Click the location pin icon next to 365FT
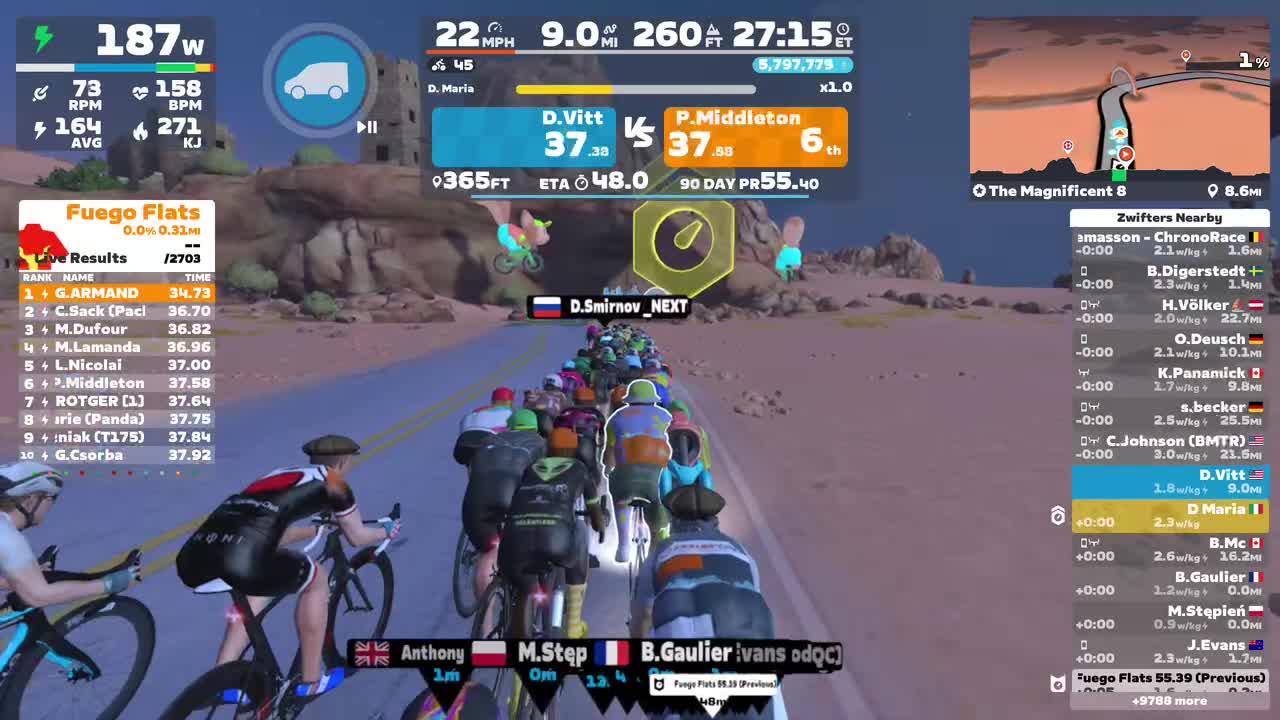The width and height of the screenshot is (1280, 720). [435, 182]
